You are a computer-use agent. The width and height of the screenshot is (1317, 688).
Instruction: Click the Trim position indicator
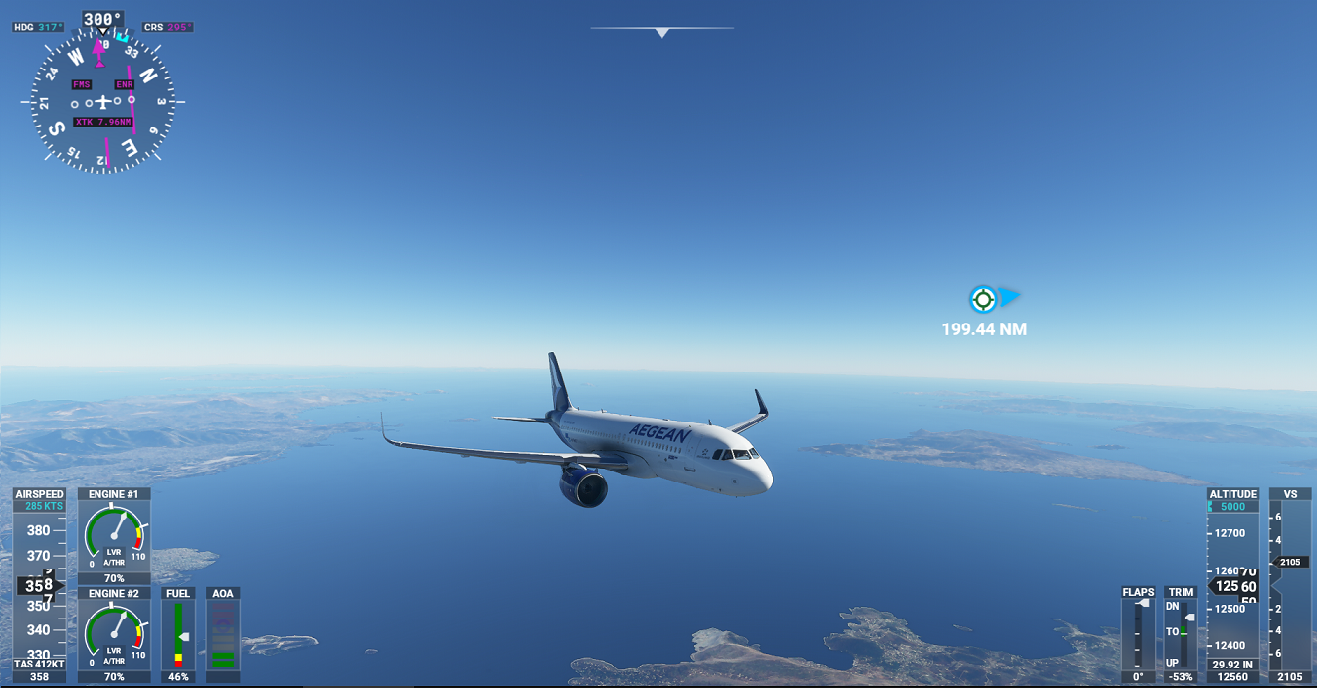[x=1180, y=634]
